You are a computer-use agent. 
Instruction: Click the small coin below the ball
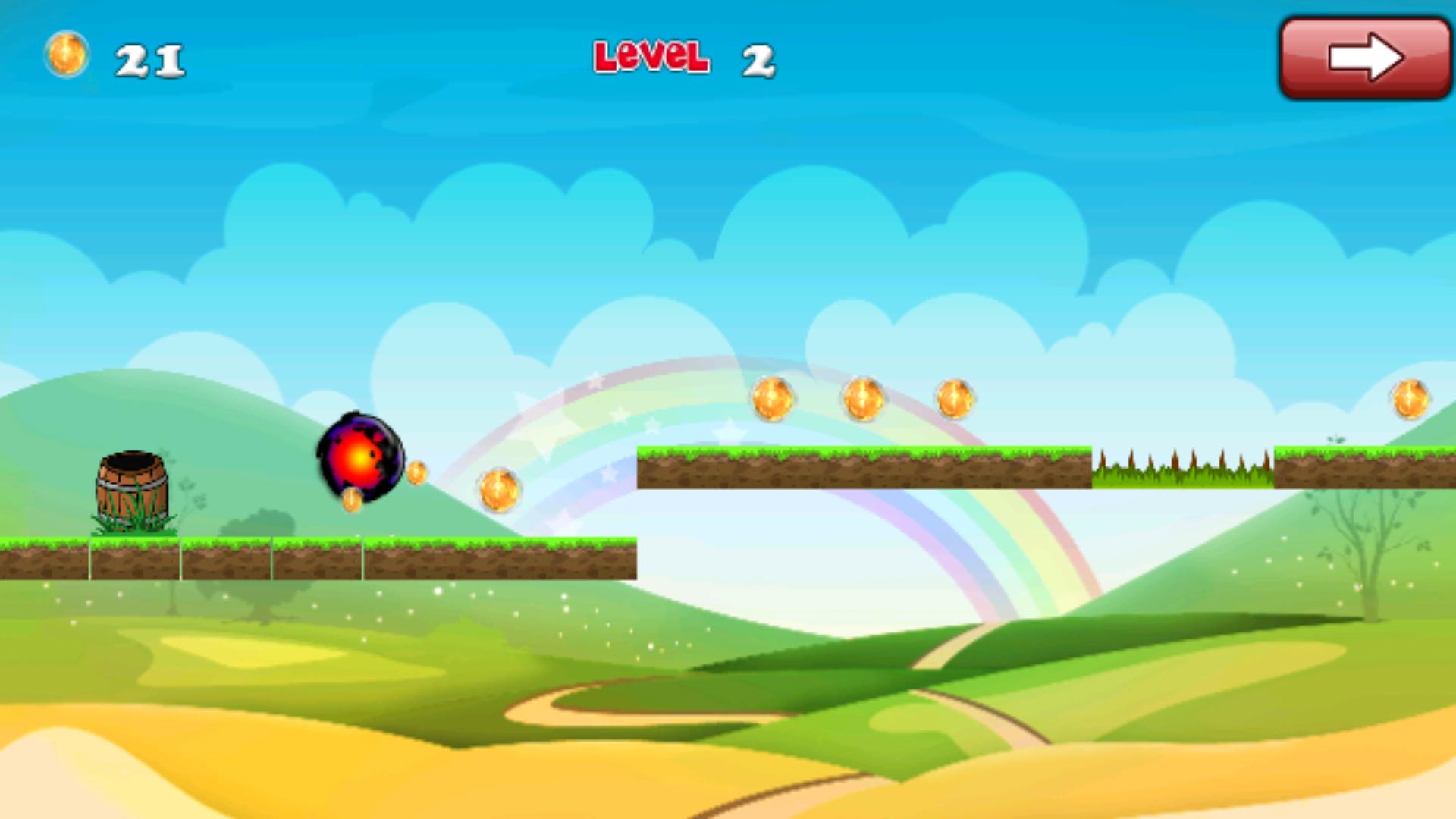(350, 501)
